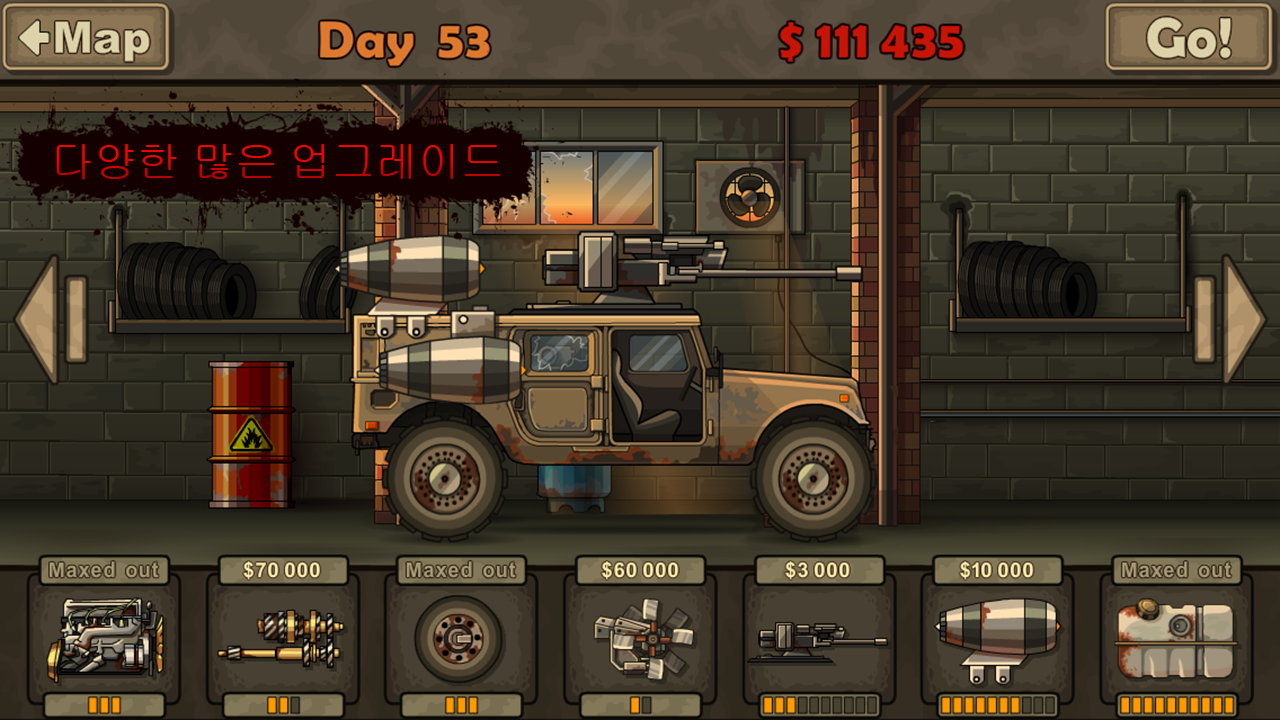This screenshot has width=1280, height=720.
Task: Click the booster upgrade progress bar
Action: click(996, 704)
